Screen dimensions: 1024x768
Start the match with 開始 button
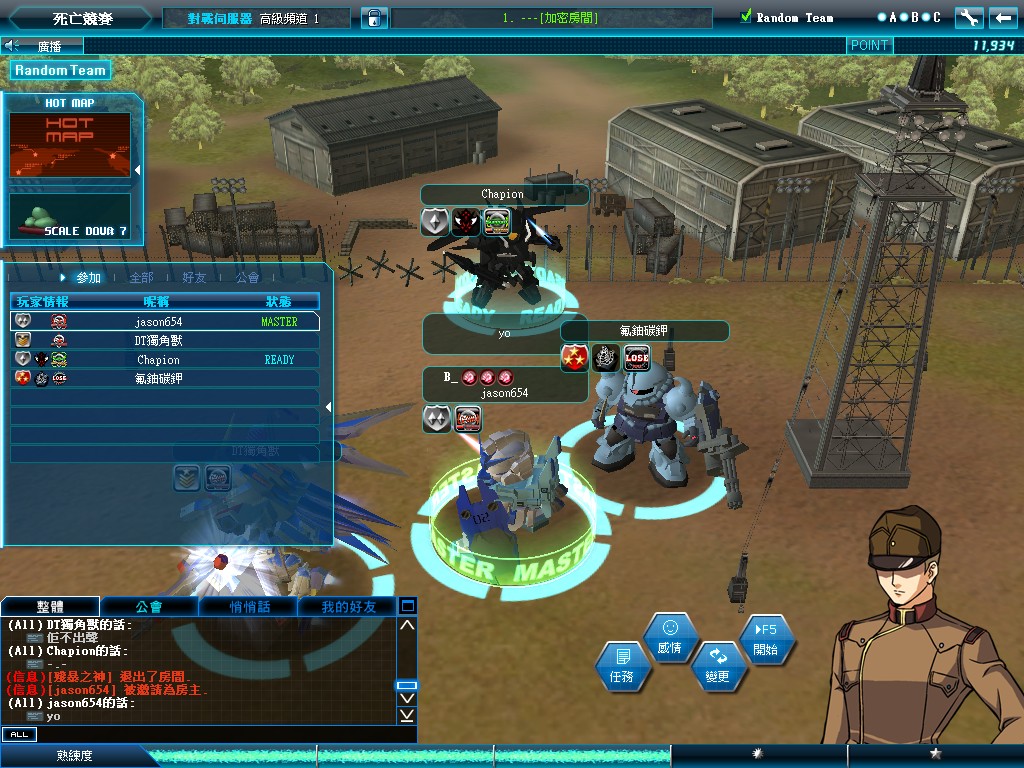point(765,638)
